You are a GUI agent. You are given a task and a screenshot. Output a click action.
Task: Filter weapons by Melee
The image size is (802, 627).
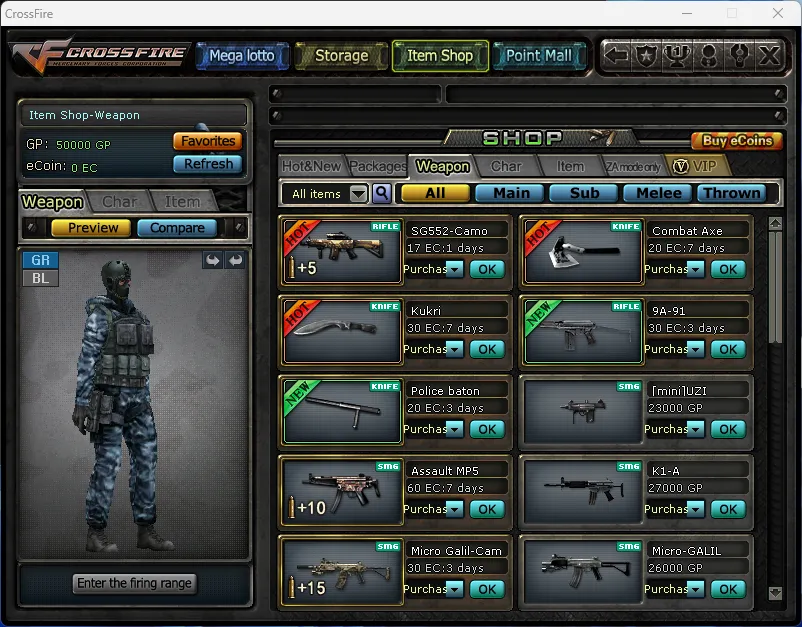pos(659,193)
